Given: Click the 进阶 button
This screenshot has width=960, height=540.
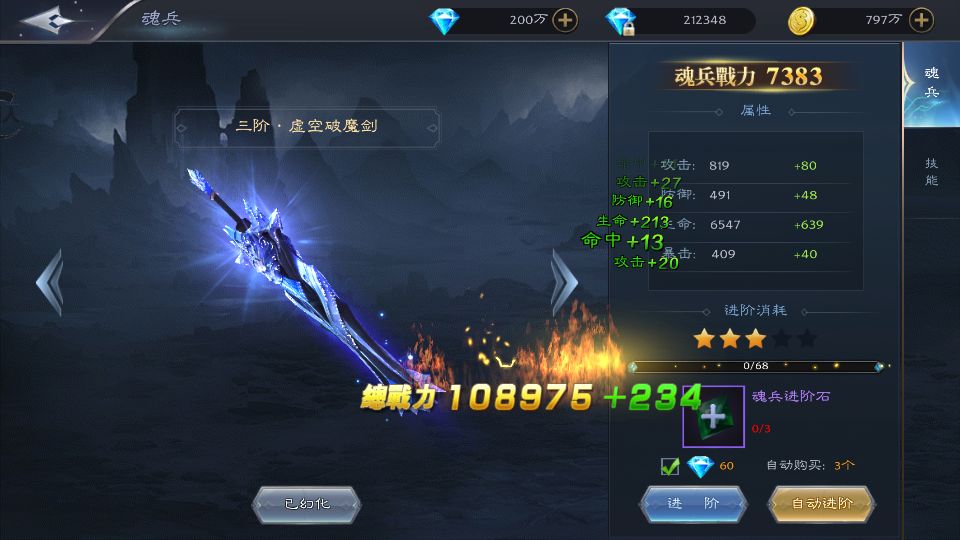Looking at the screenshot, I should click(x=693, y=504).
